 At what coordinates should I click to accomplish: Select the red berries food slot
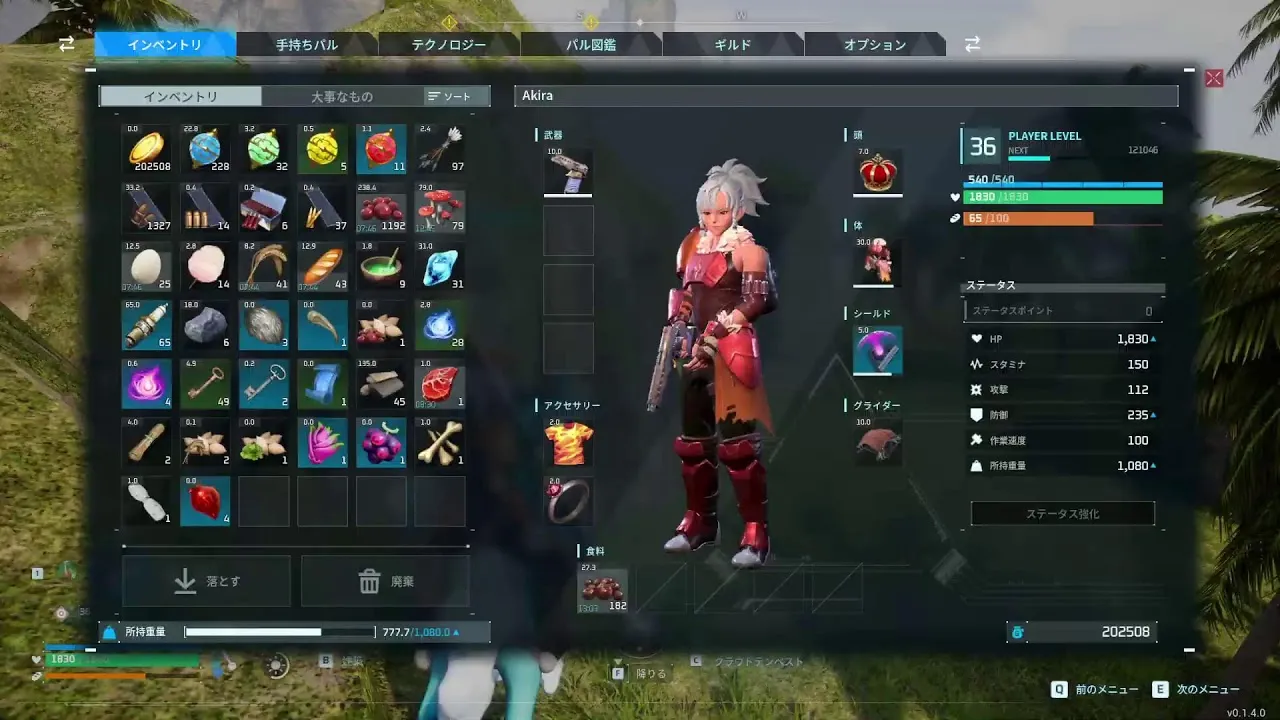click(603, 590)
